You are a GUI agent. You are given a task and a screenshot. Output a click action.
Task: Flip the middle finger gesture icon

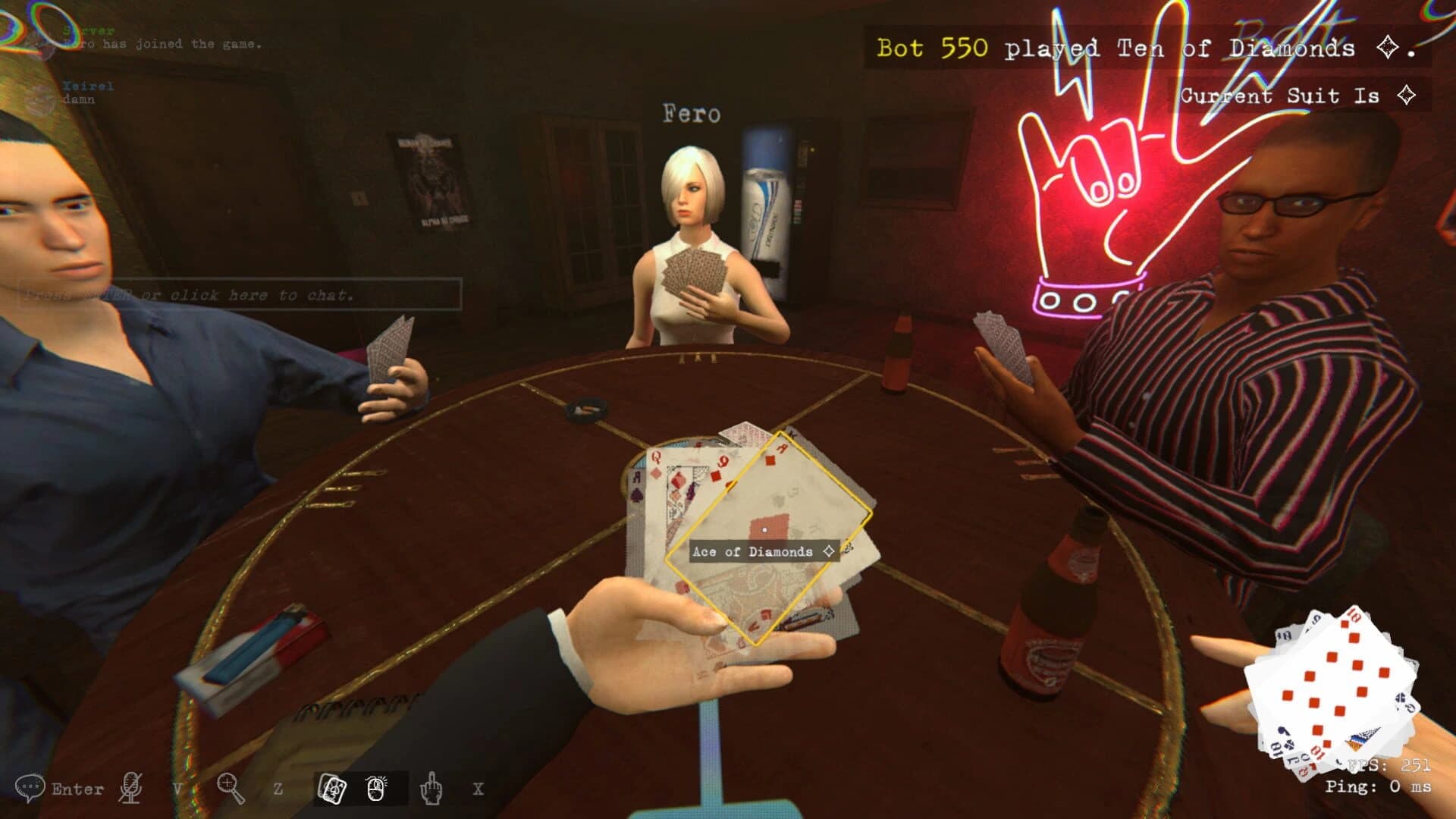click(431, 789)
